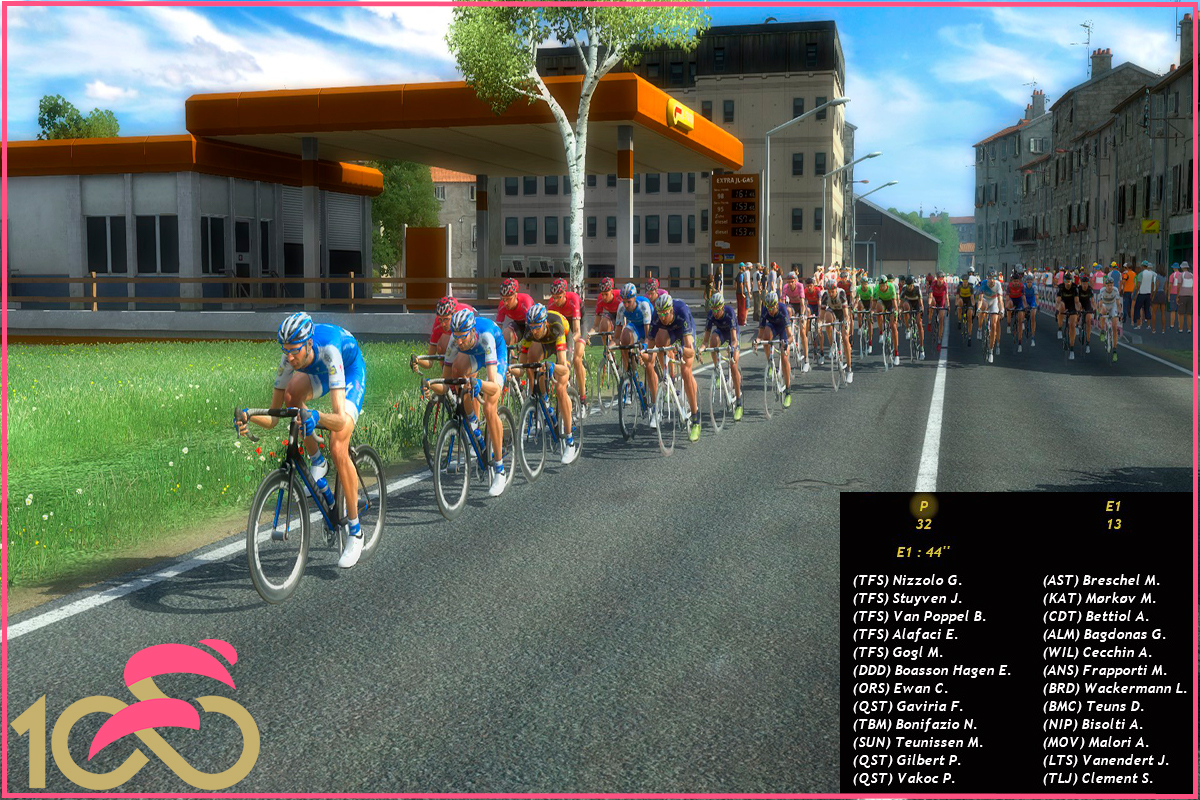Click rider Breschel M. of AST
Viewport: 1200px width, 800px height.
(x=1101, y=580)
